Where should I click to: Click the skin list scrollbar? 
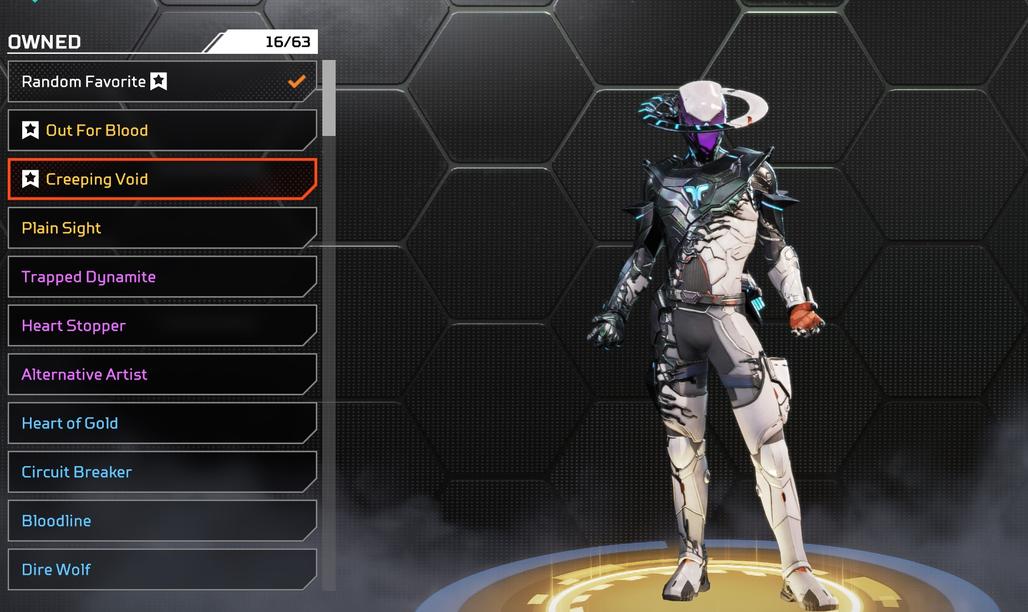click(x=329, y=98)
